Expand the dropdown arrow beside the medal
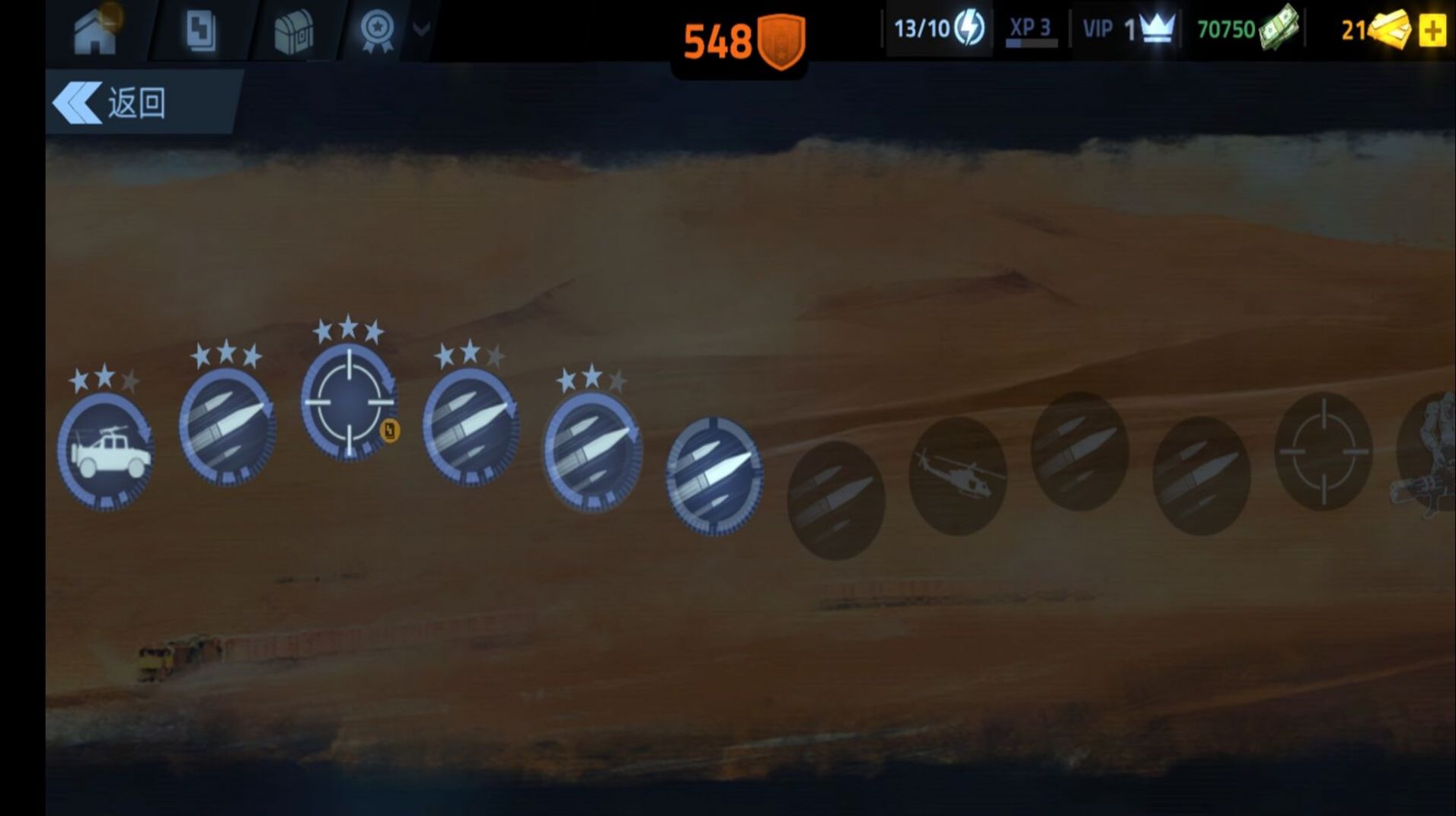This screenshot has height=816, width=1456. (421, 30)
